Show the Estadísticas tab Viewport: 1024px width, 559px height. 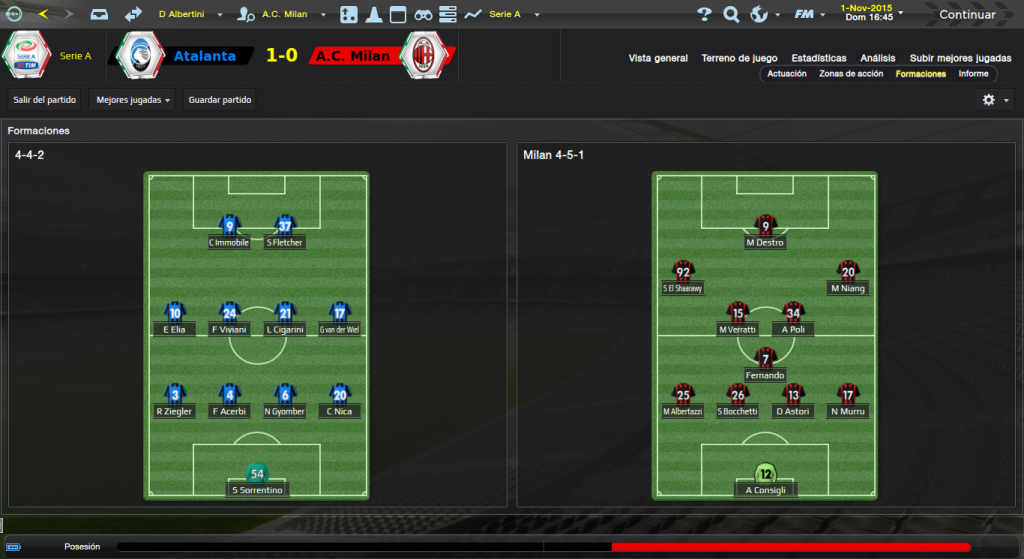(818, 58)
